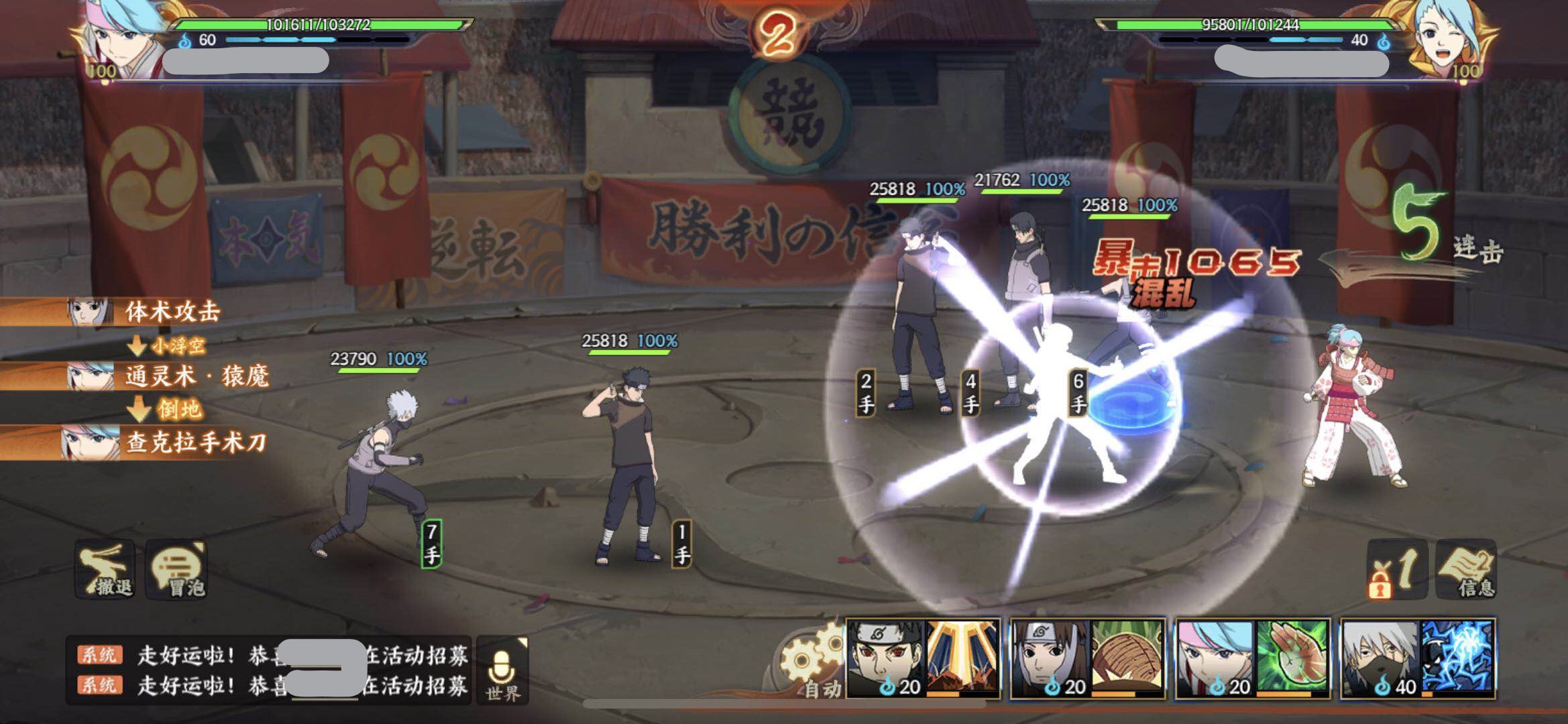Open the 信息 info scroll button
The image size is (1568, 724).
(1466, 569)
